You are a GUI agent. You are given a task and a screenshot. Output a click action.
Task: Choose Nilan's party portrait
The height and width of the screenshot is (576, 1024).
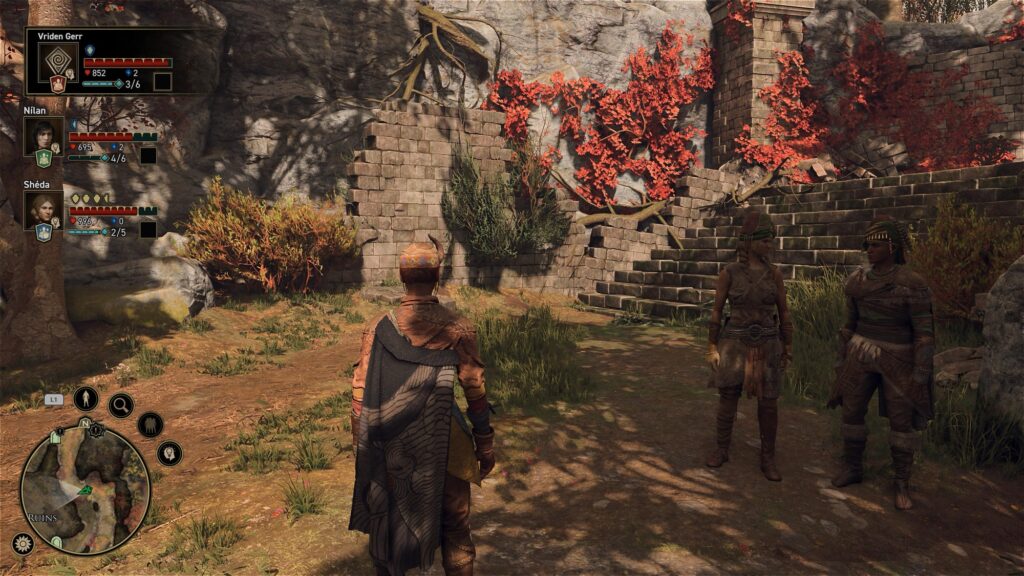[43, 135]
